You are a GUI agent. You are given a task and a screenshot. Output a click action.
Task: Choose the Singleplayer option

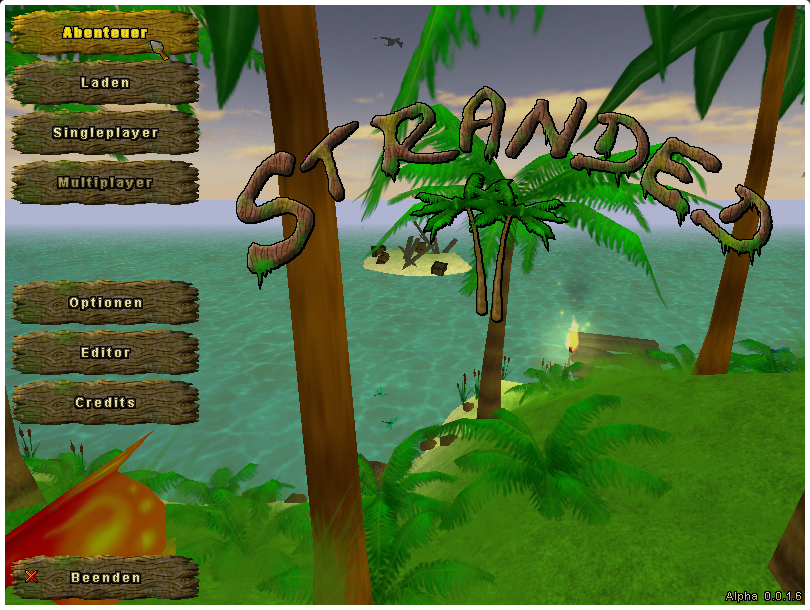coord(104,133)
